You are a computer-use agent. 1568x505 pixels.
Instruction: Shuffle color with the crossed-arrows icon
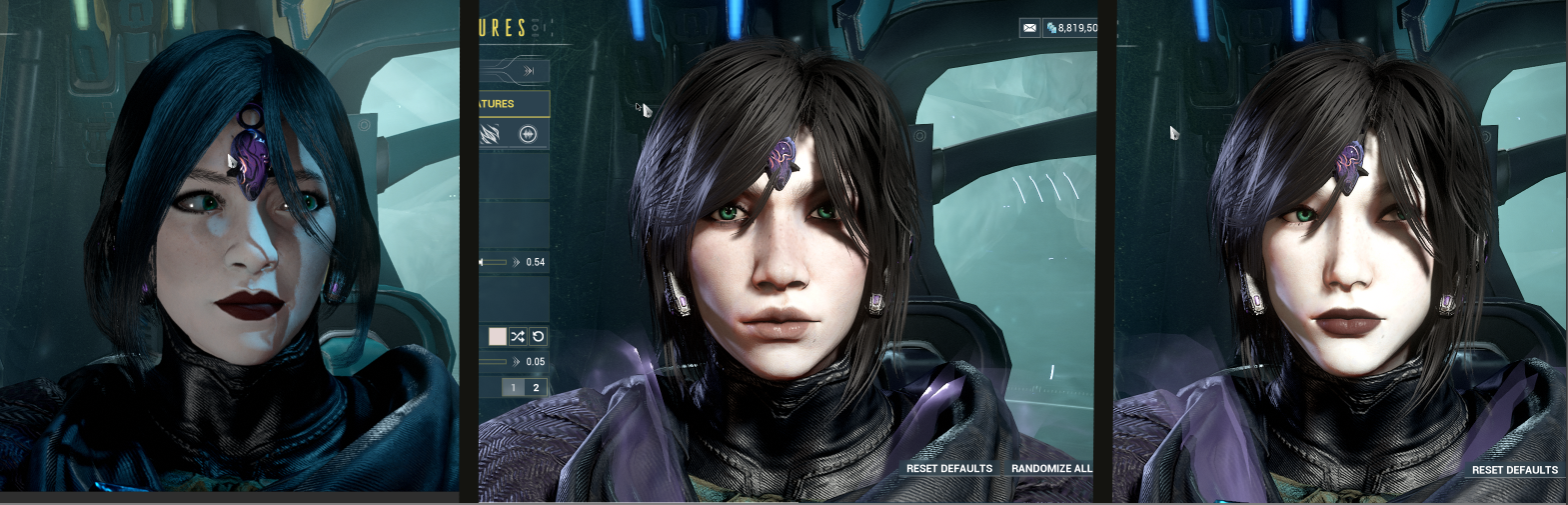point(518,336)
